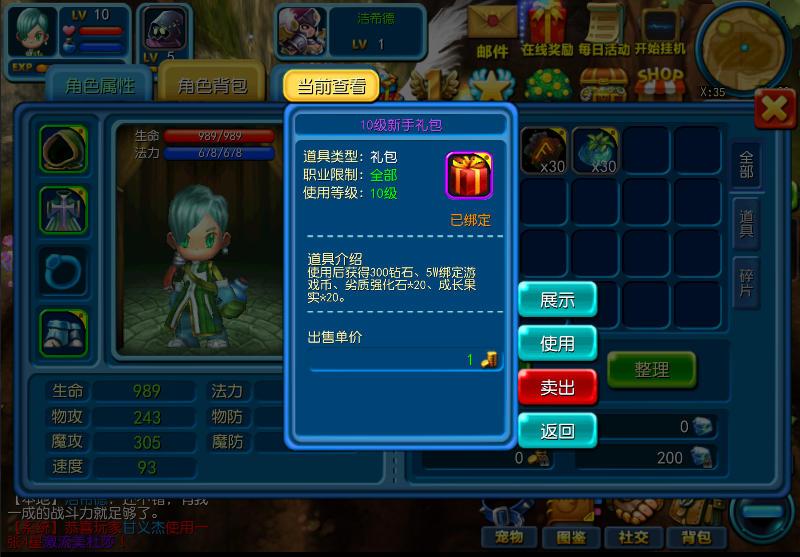This screenshot has width=800, height=557.
Task: Show the 碎片 fragments category
Action: coord(746,281)
